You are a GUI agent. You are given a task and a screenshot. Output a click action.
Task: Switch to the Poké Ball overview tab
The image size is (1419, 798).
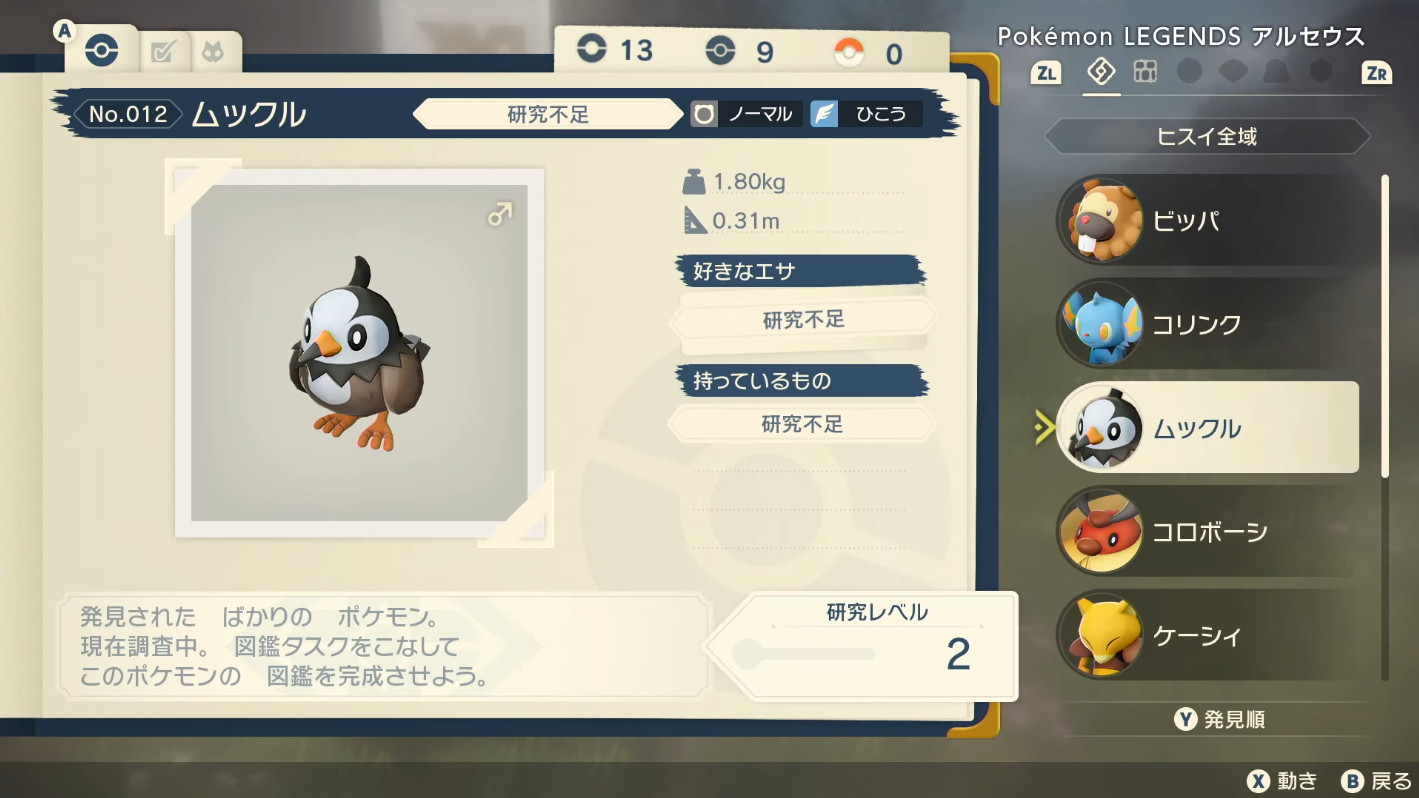tap(101, 52)
